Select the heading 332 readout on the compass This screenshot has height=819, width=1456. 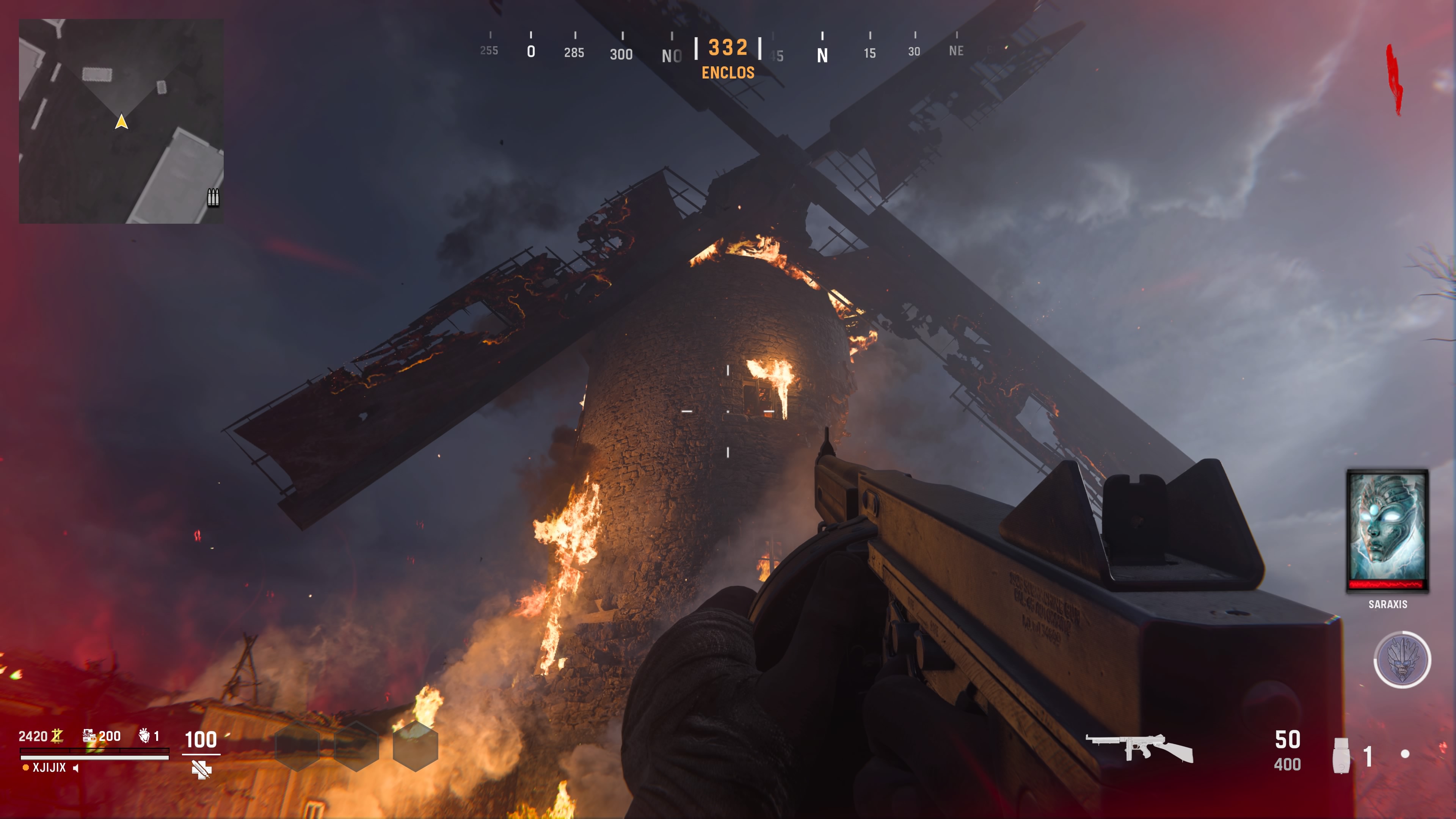coord(727,48)
